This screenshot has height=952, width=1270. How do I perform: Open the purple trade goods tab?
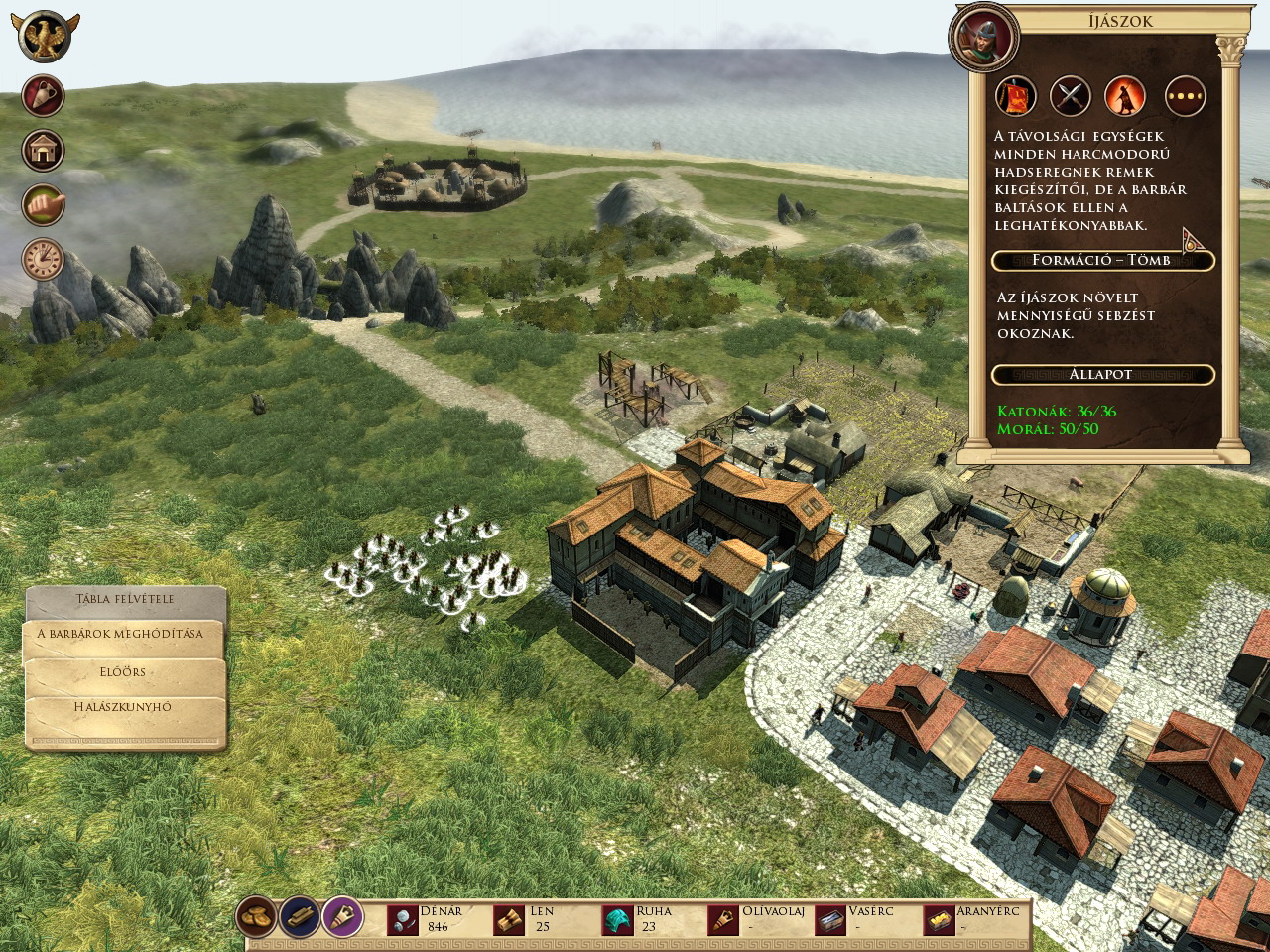tap(342, 917)
